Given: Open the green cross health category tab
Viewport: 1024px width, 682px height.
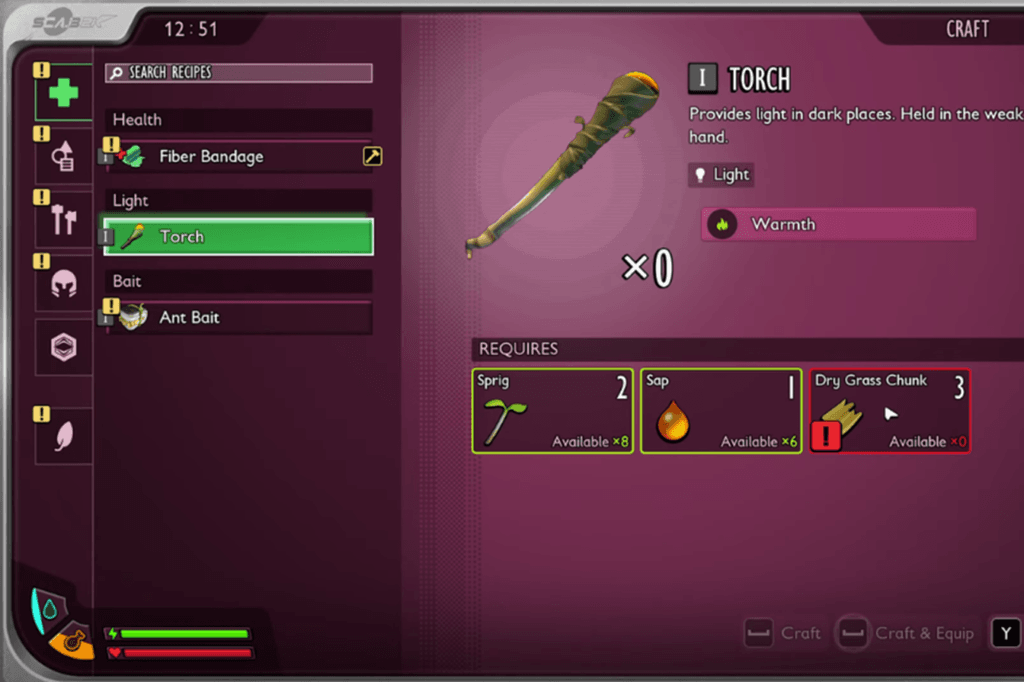Looking at the screenshot, I should pyautogui.click(x=64, y=93).
